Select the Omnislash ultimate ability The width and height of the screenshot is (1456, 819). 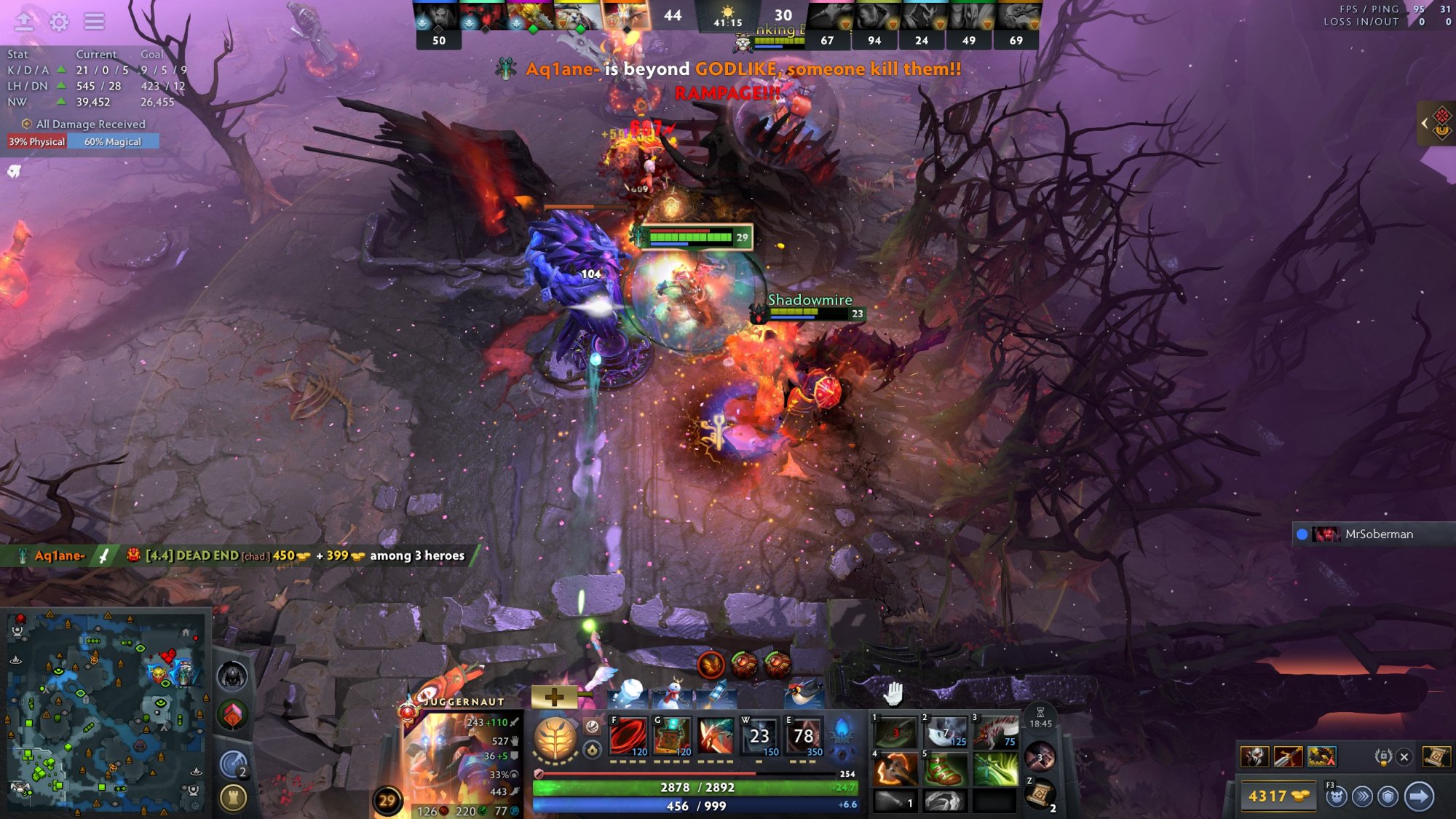pos(804,735)
